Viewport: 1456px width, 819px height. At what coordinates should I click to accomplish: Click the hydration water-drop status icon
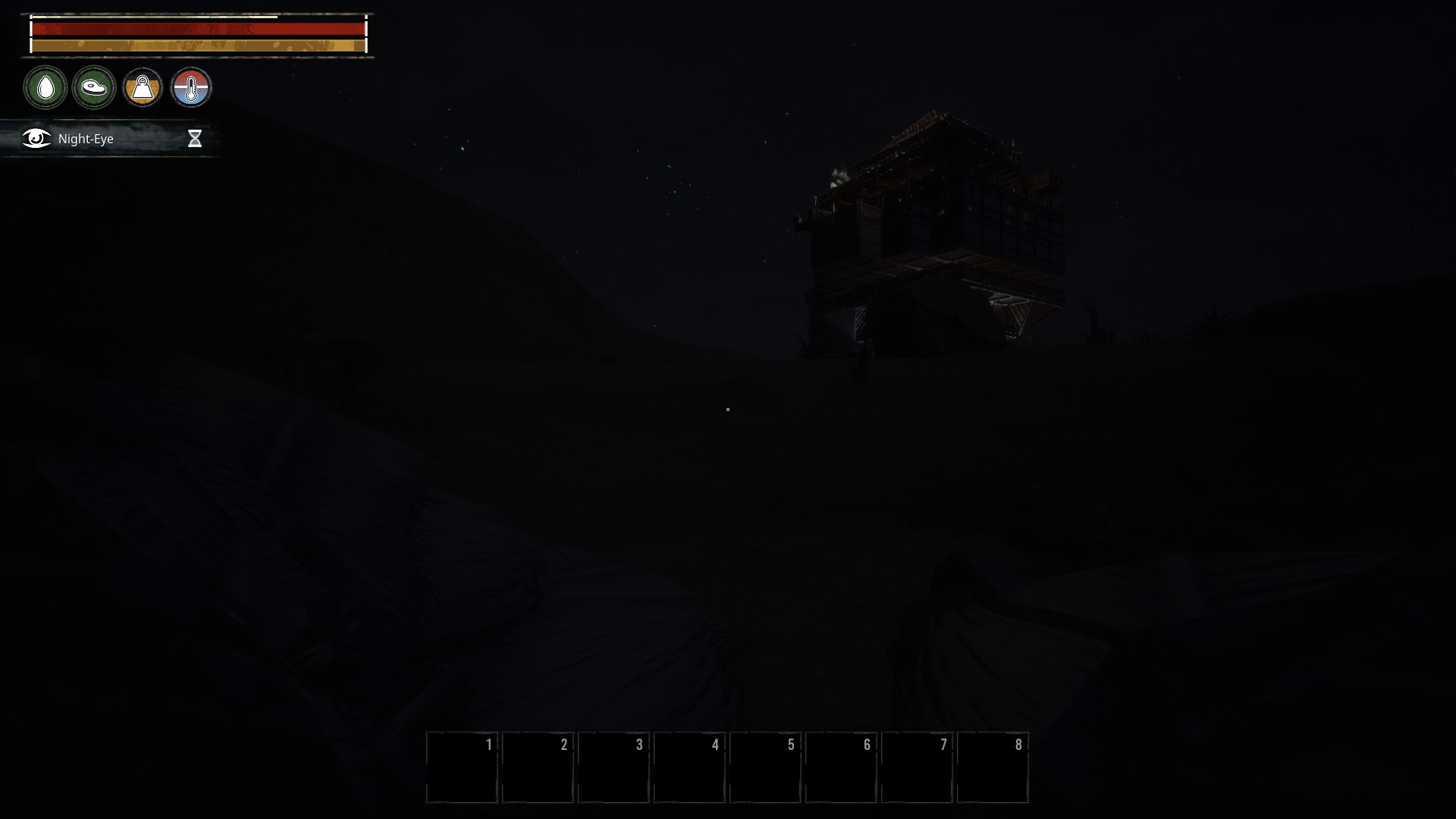click(x=45, y=87)
